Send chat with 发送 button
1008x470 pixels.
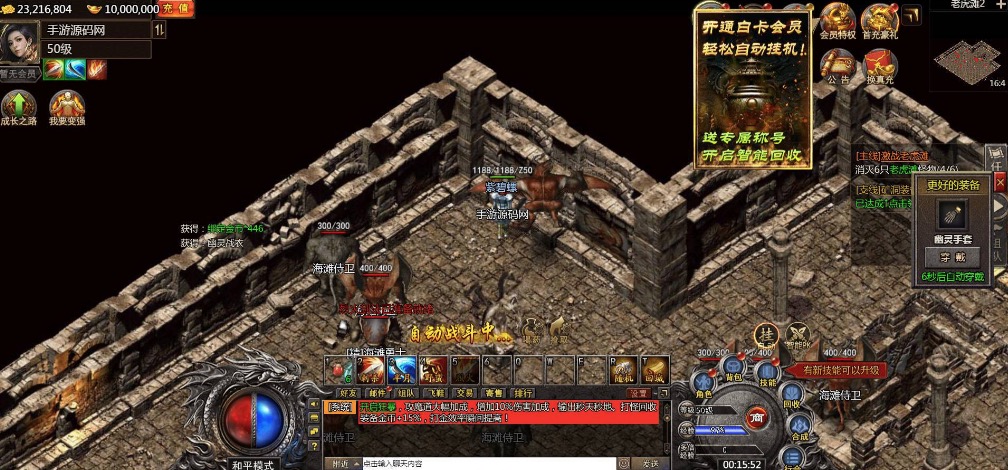tap(651, 464)
